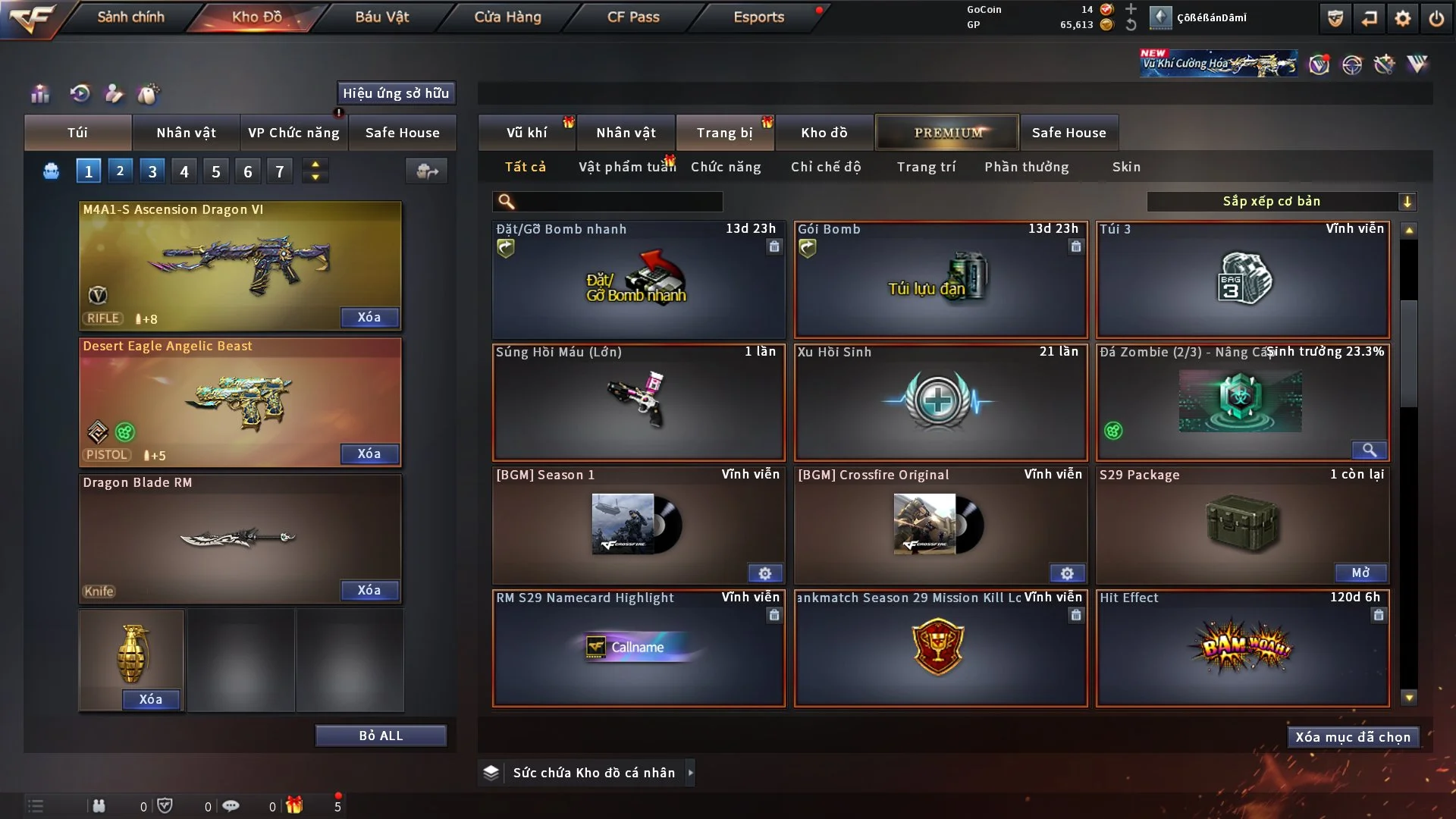Select bag slot number 3
The width and height of the screenshot is (1456, 819).
point(152,171)
